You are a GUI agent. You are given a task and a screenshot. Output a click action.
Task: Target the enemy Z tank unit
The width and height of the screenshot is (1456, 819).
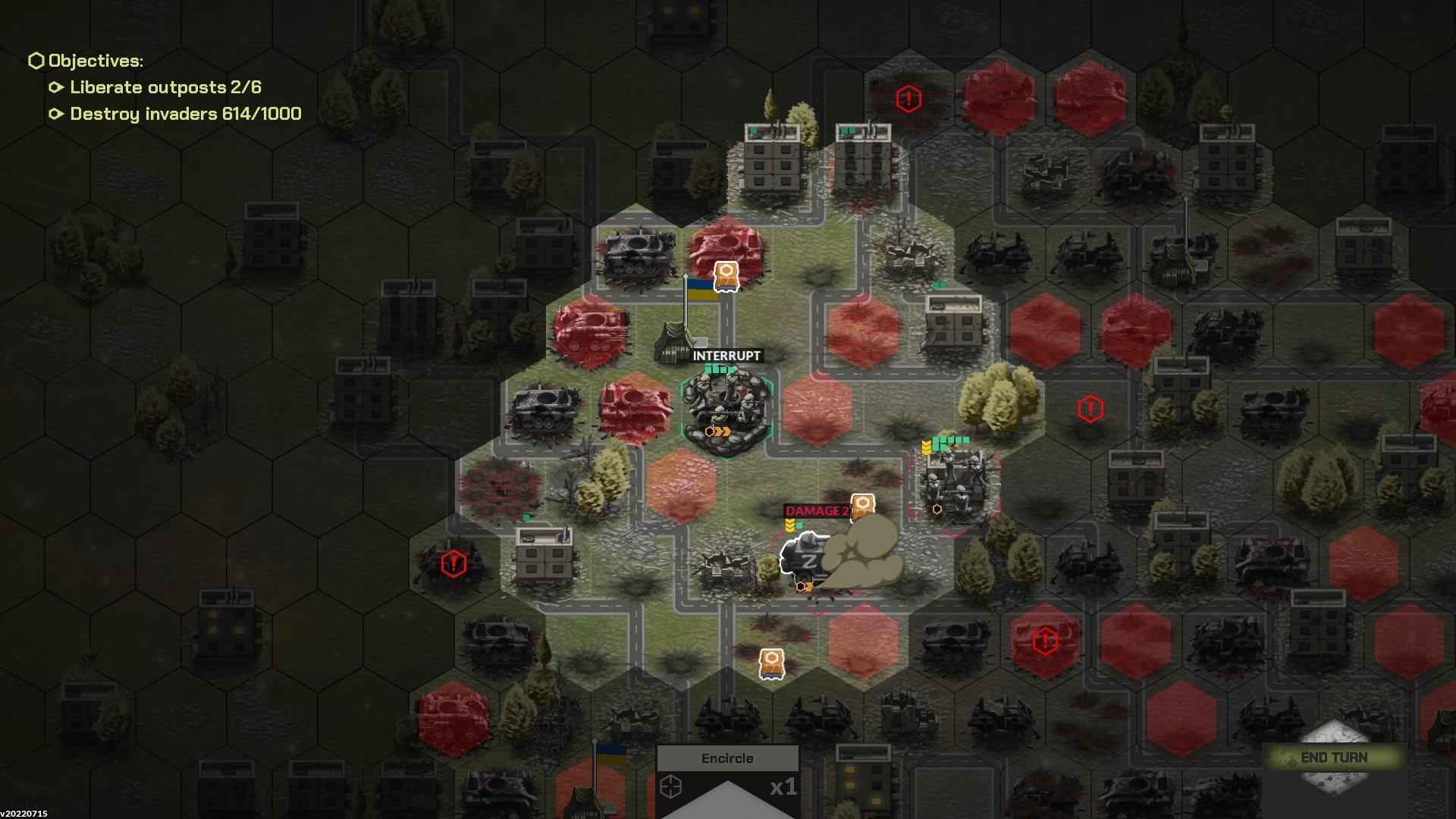[x=807, y=563]
